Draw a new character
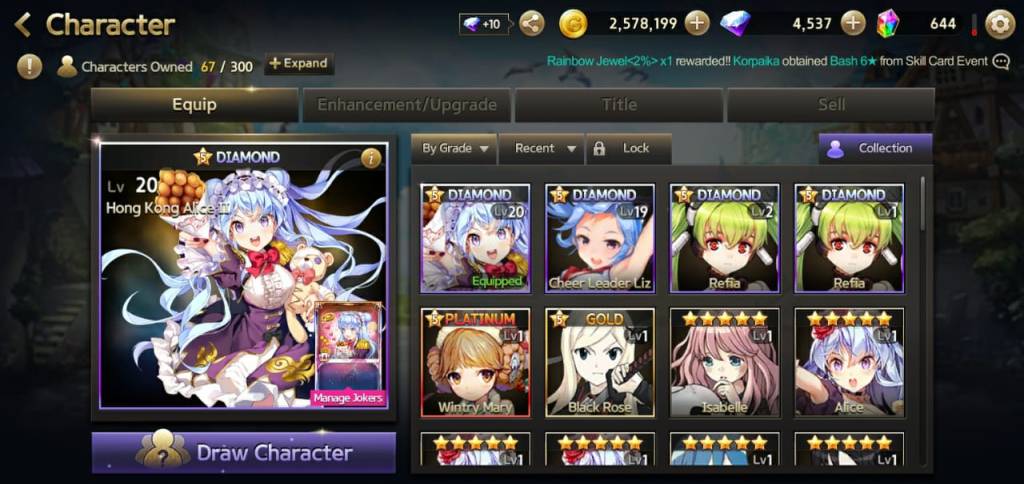This screenshot has width=1024, height=484. click(244, 452)
